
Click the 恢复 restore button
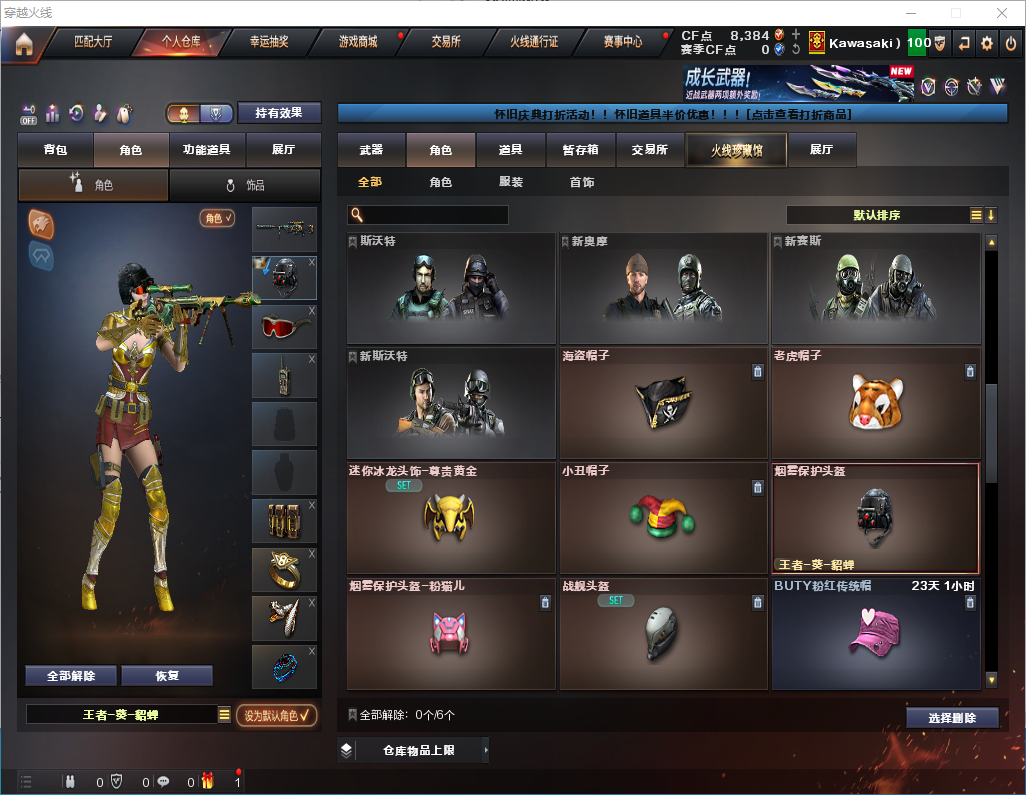pyautogui.click(x=167, y=675)
